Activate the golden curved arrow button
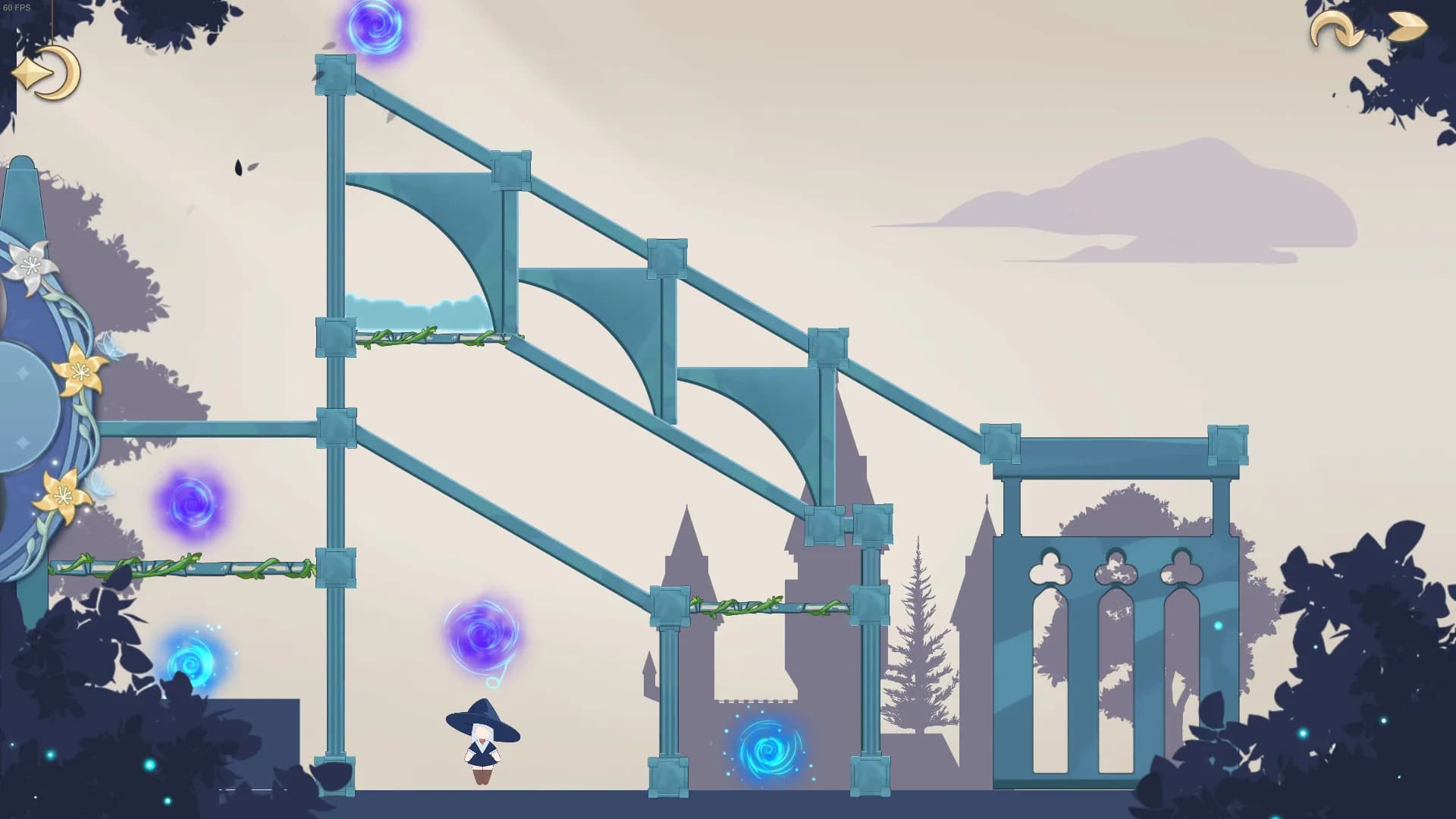Screen dimensions: 1456x819 (1336, 31)
